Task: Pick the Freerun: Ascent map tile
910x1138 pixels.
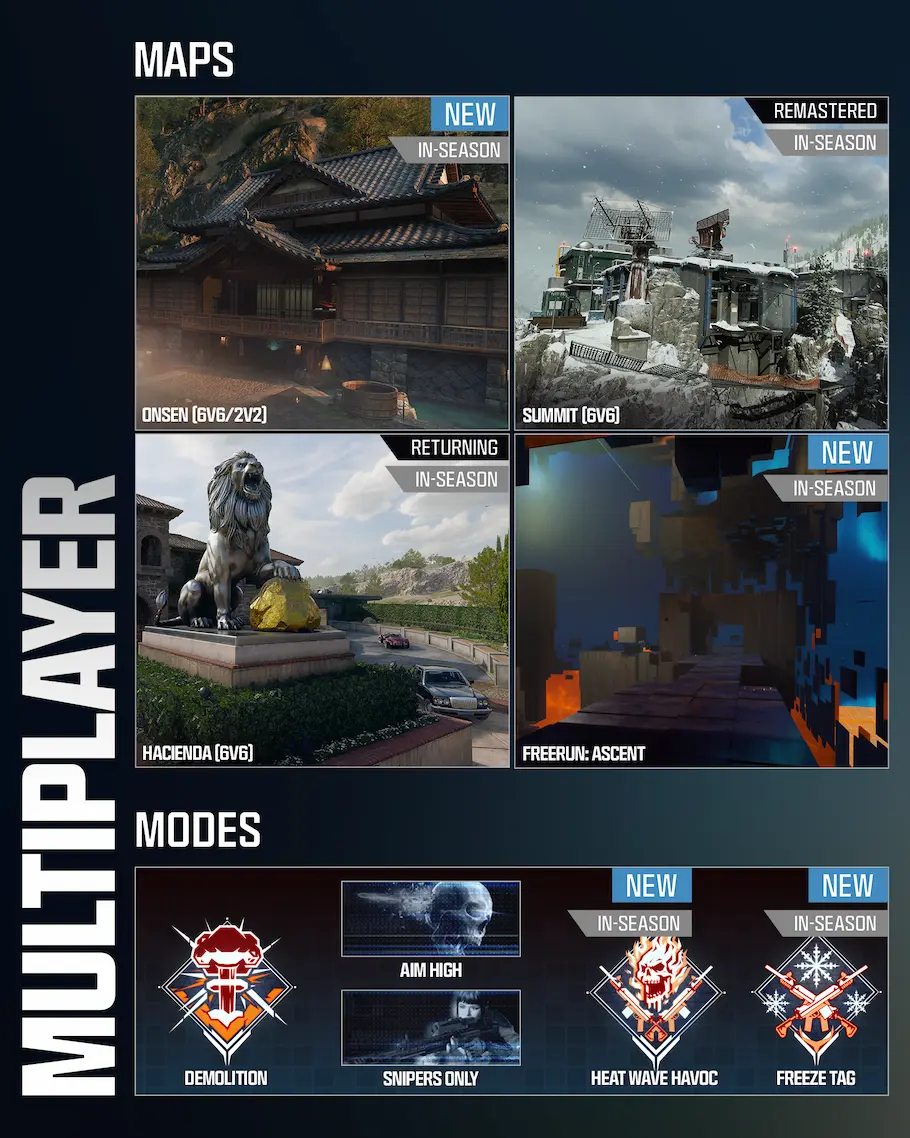Action: 701,600
